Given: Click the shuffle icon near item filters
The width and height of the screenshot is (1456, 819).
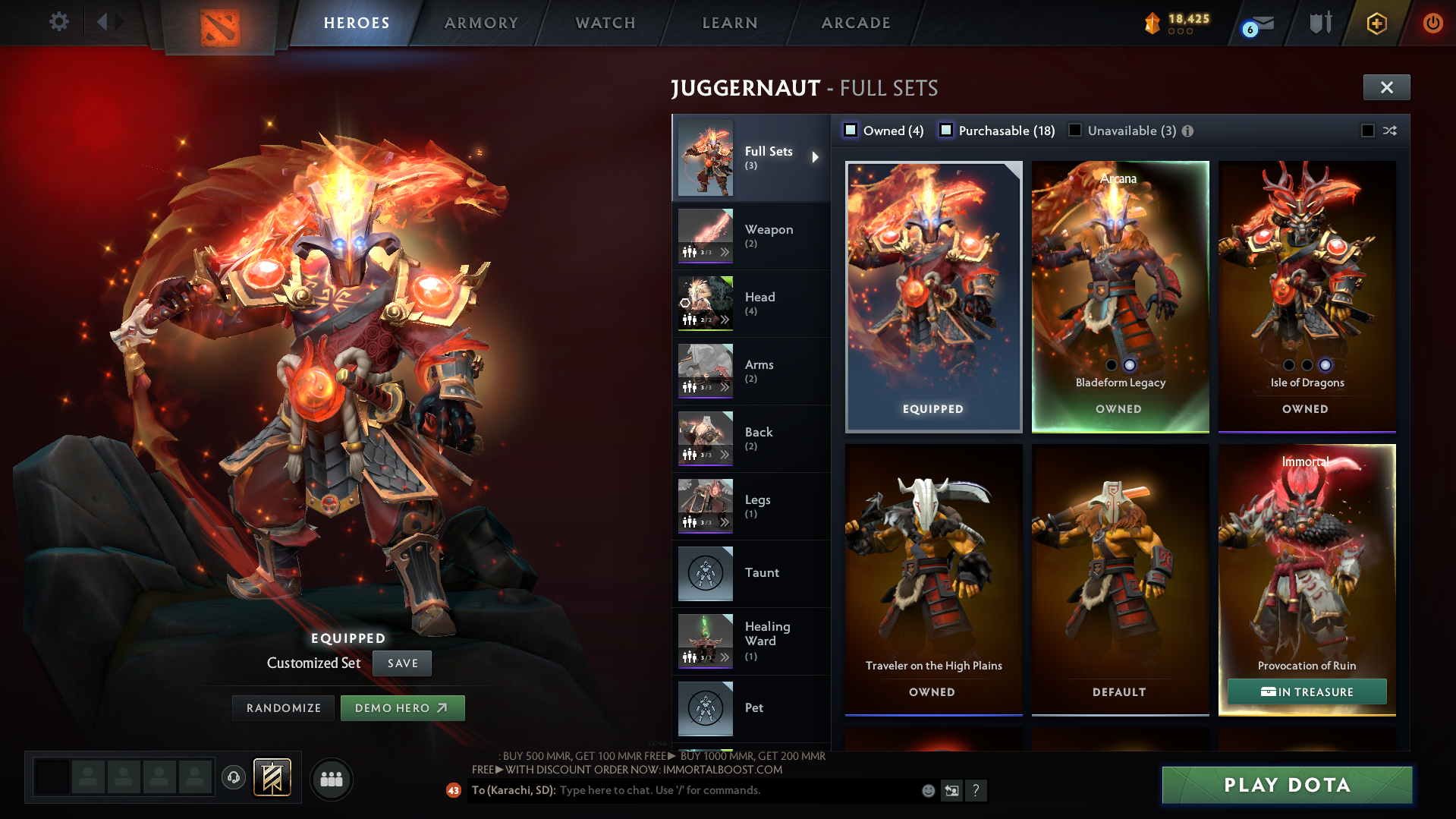Looking at the screenshot, I should tap(1390, 131).
